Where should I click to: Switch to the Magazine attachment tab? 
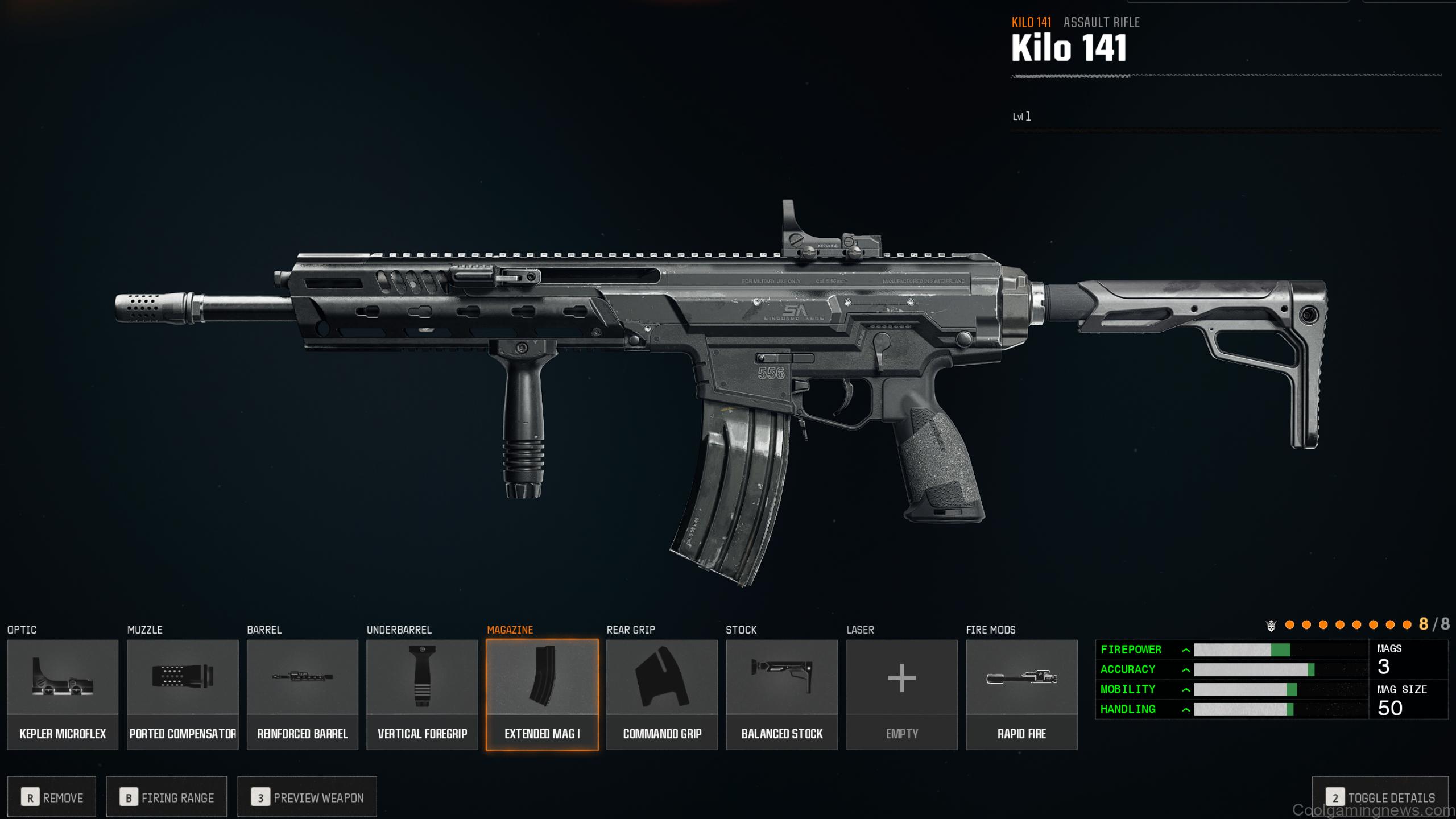click(510, 630)
